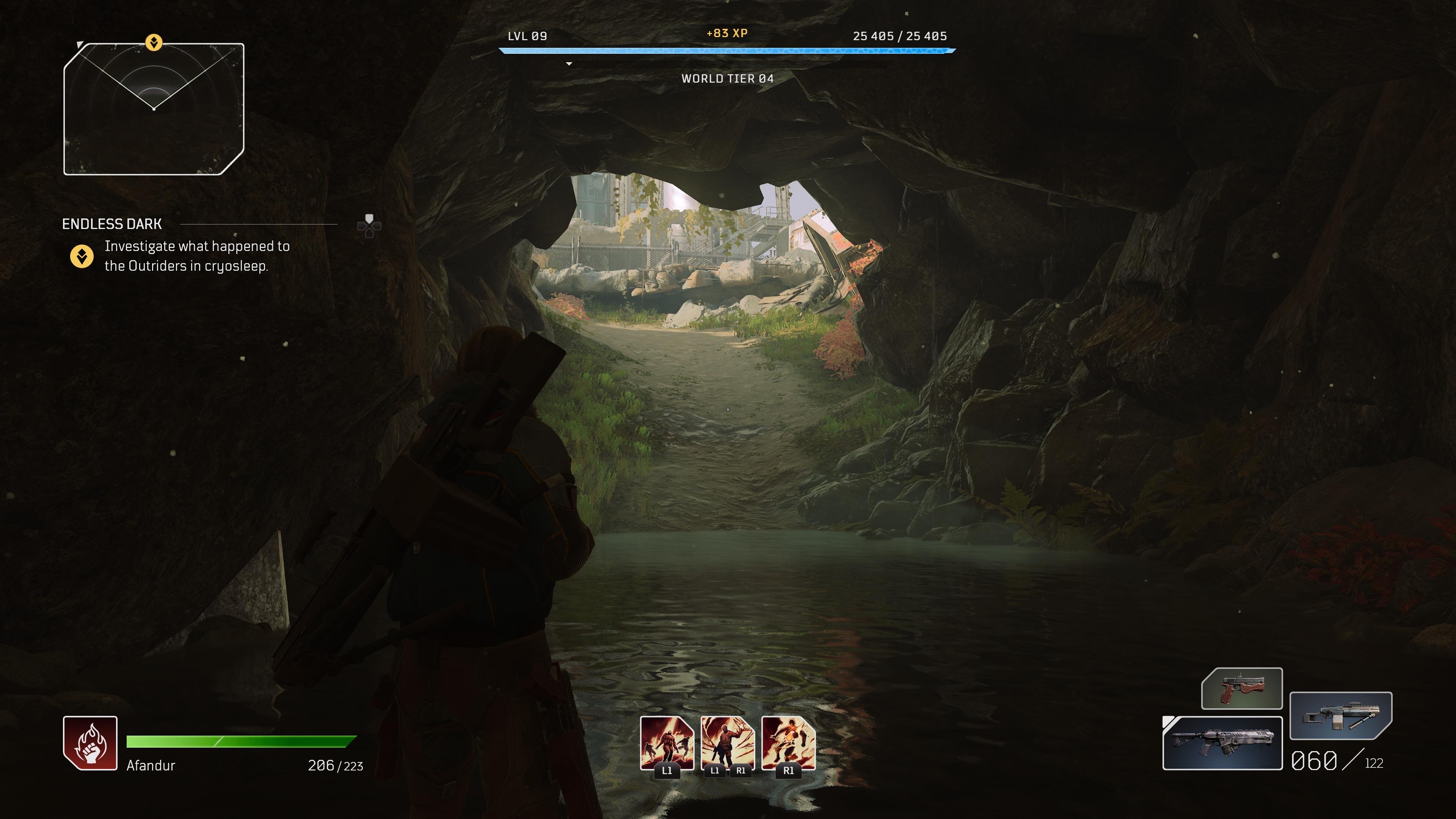
Task: Activate the skill showing three burning figures
Action: tap(667, 743)
